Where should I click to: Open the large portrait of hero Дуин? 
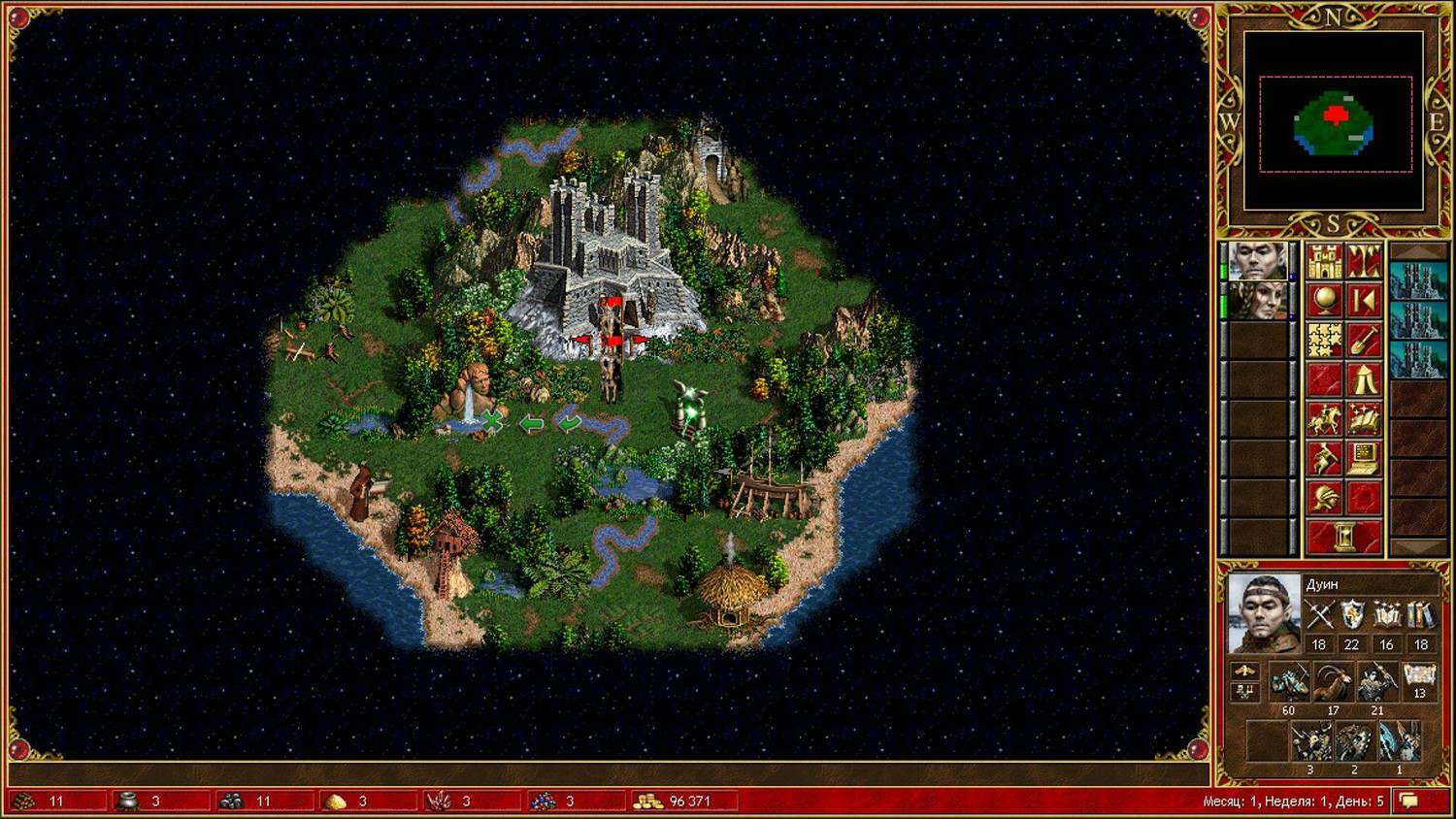pos(1264,613)
